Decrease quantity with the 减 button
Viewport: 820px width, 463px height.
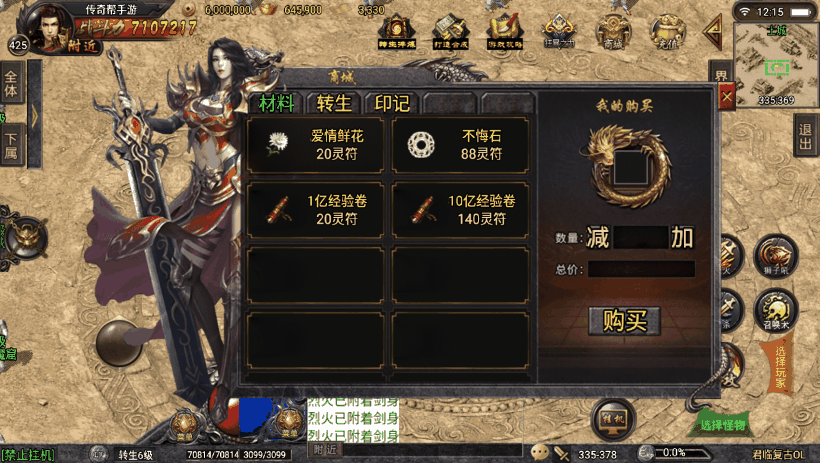pos(598,238)
